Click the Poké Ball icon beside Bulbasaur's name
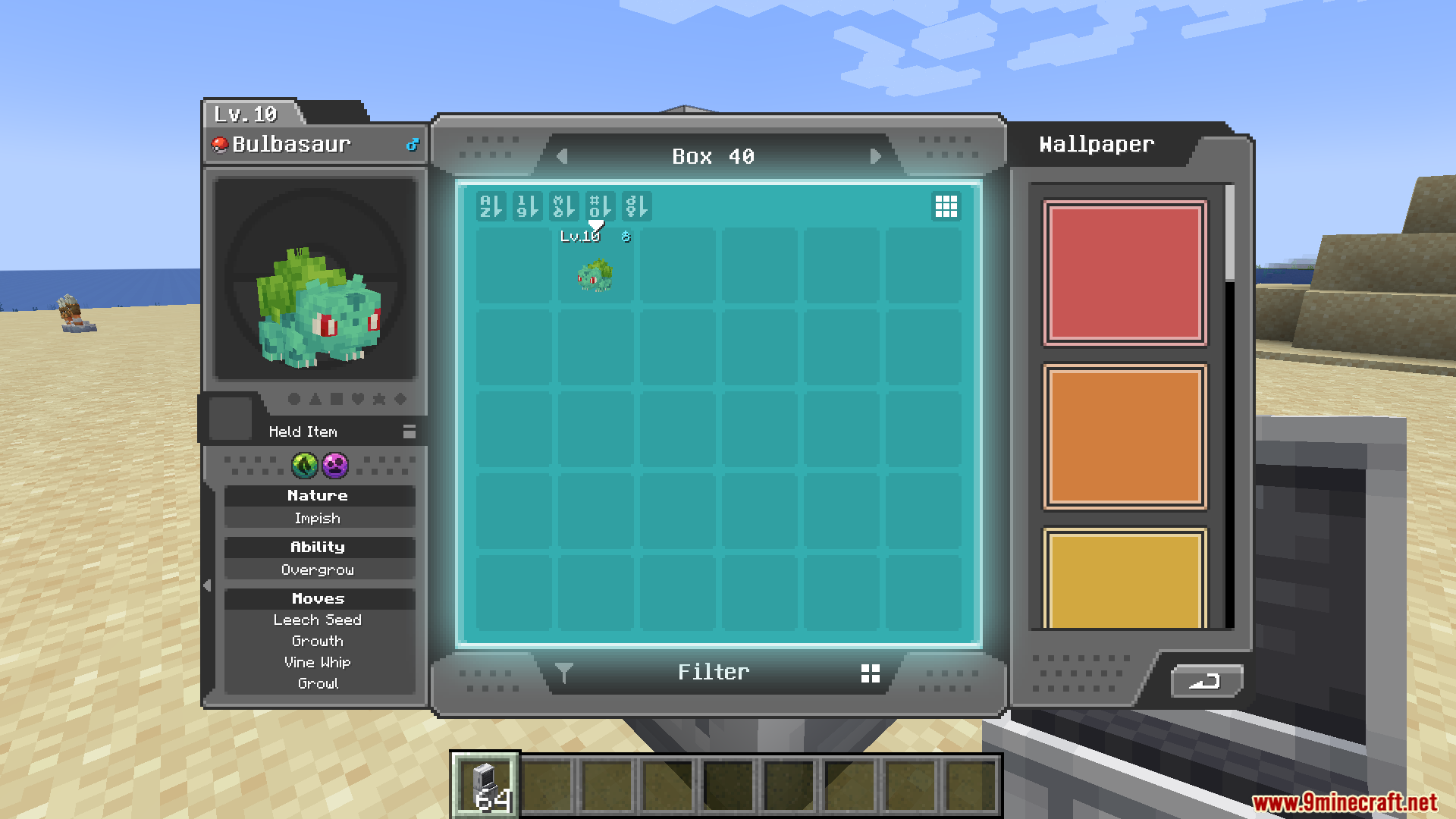This screenshot has width=1456, height=819. tap(220, 144)
